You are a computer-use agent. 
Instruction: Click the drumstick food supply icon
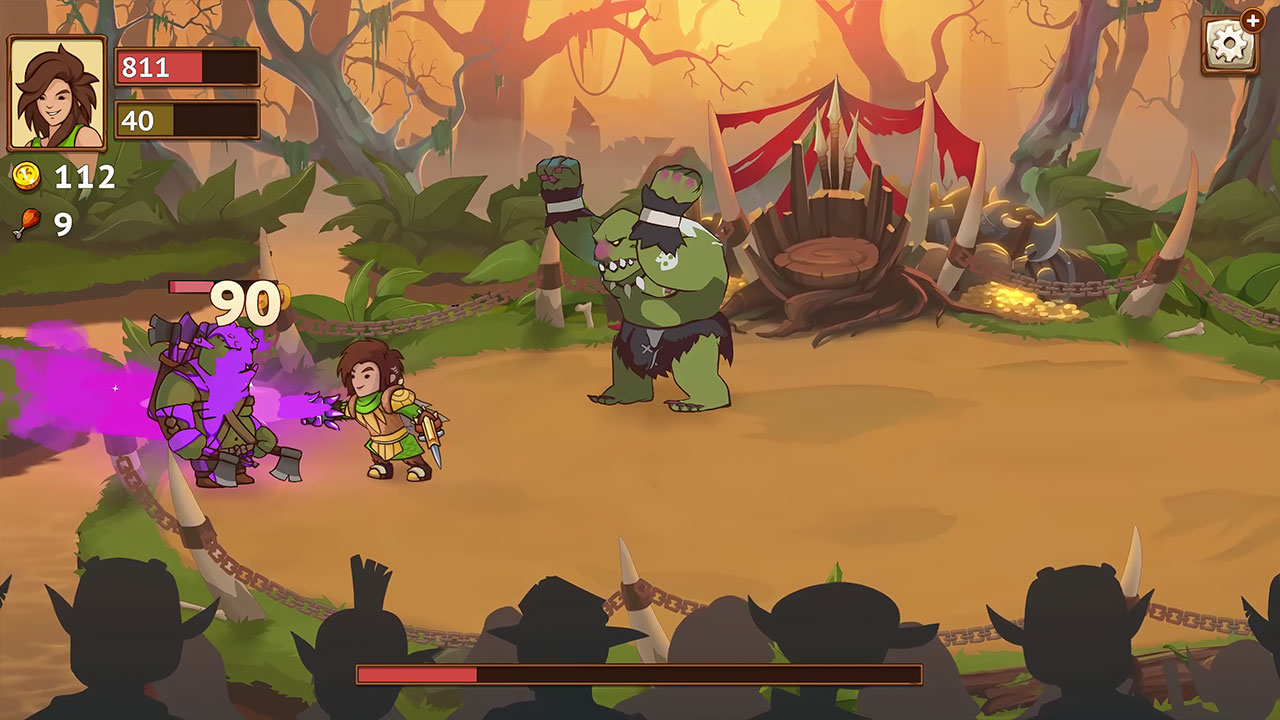pos(28,219)
